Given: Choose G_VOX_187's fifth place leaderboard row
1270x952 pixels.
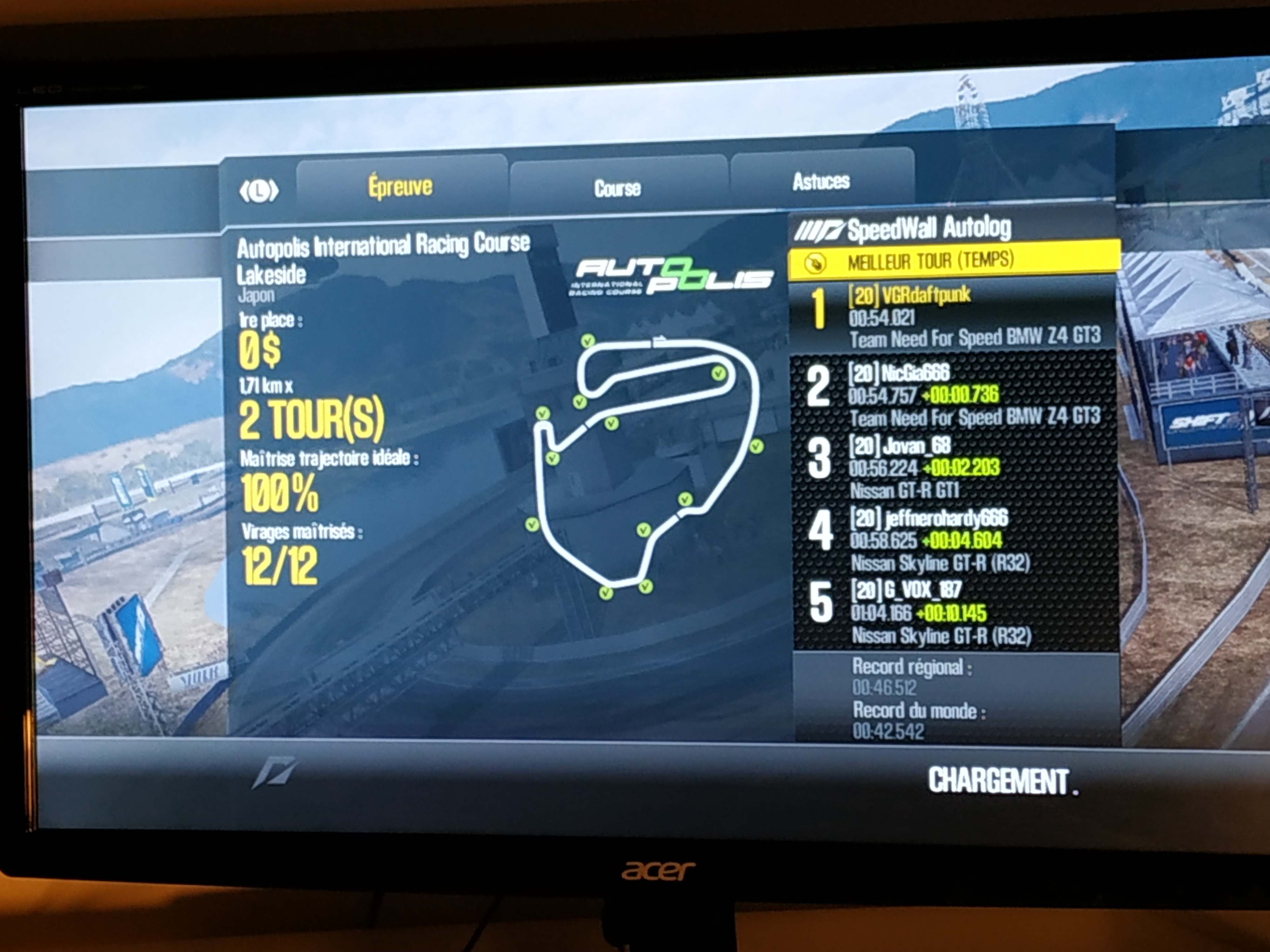Looking at the screenshot, I should point(953,612).
